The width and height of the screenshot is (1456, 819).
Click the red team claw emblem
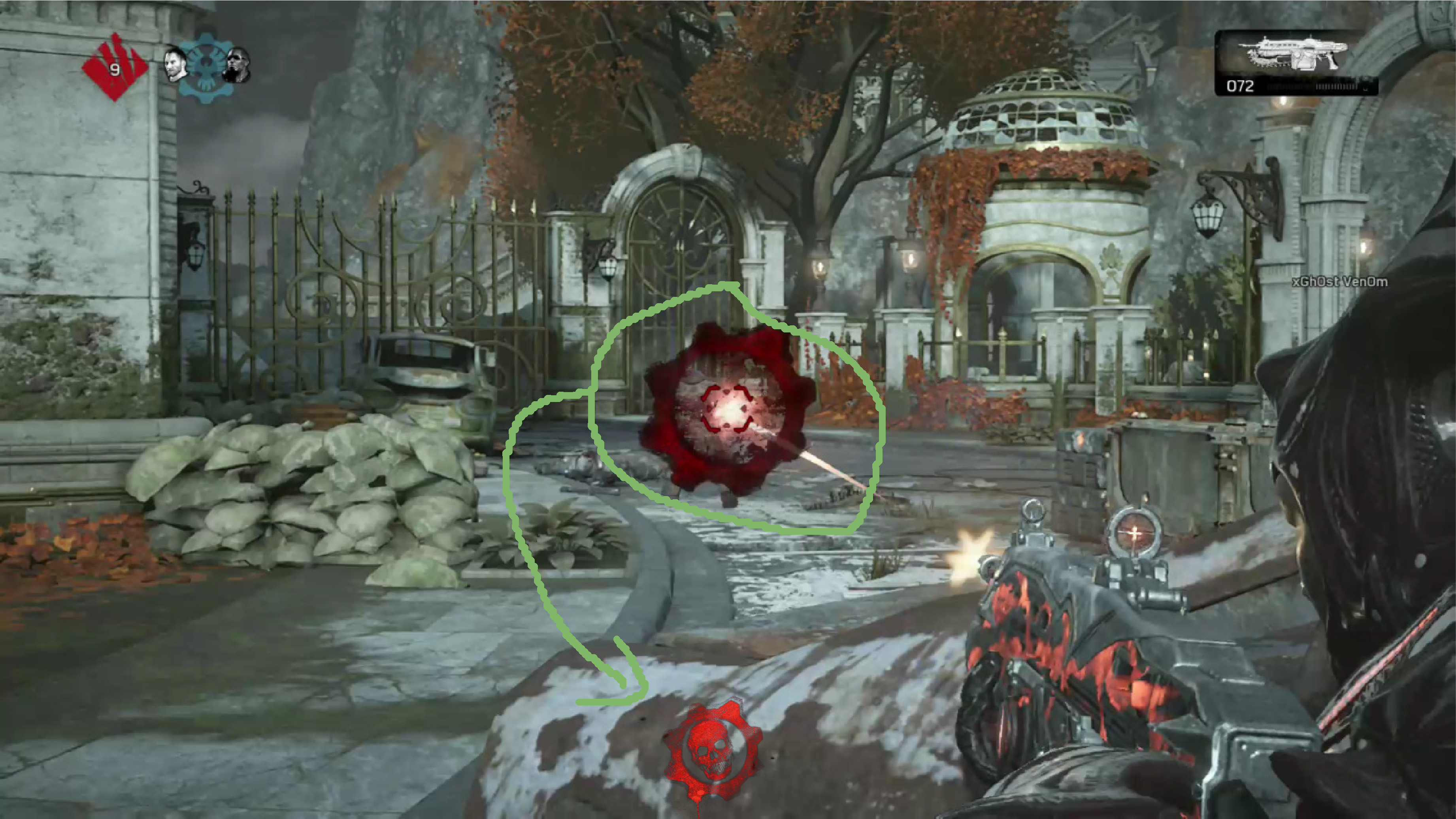coord(115,67)
